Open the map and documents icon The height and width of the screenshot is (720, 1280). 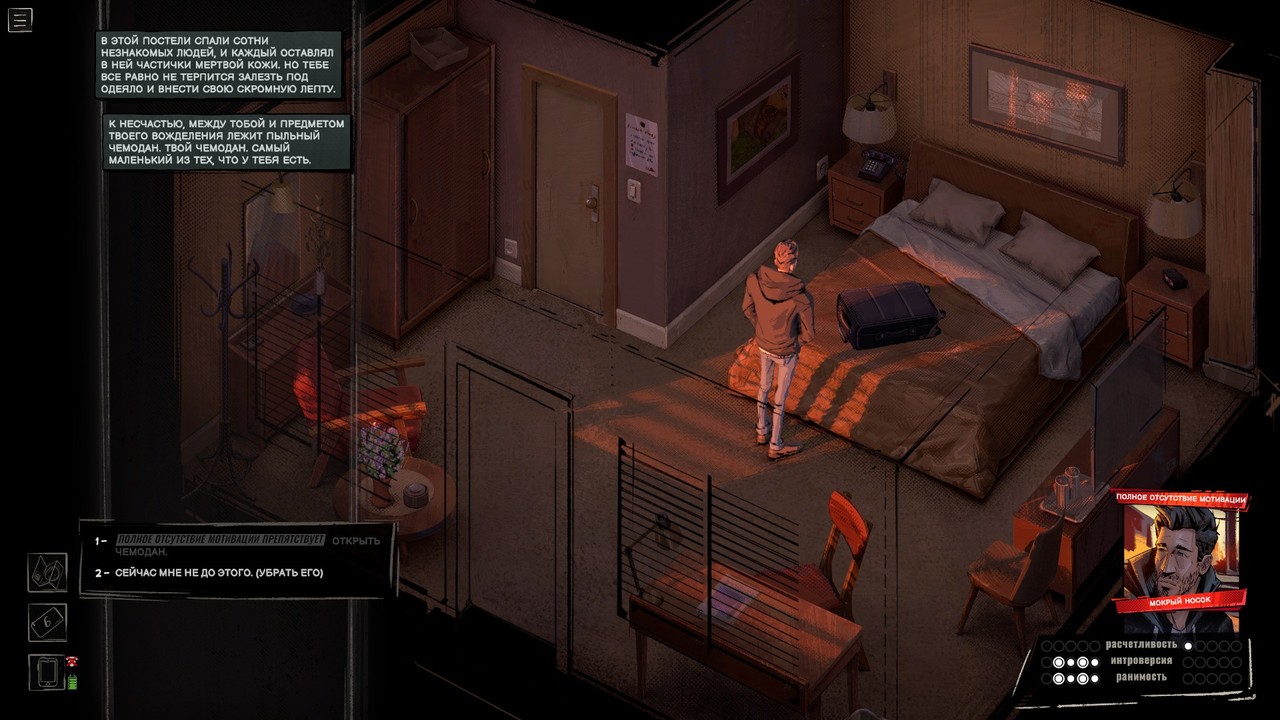[47, 572]
